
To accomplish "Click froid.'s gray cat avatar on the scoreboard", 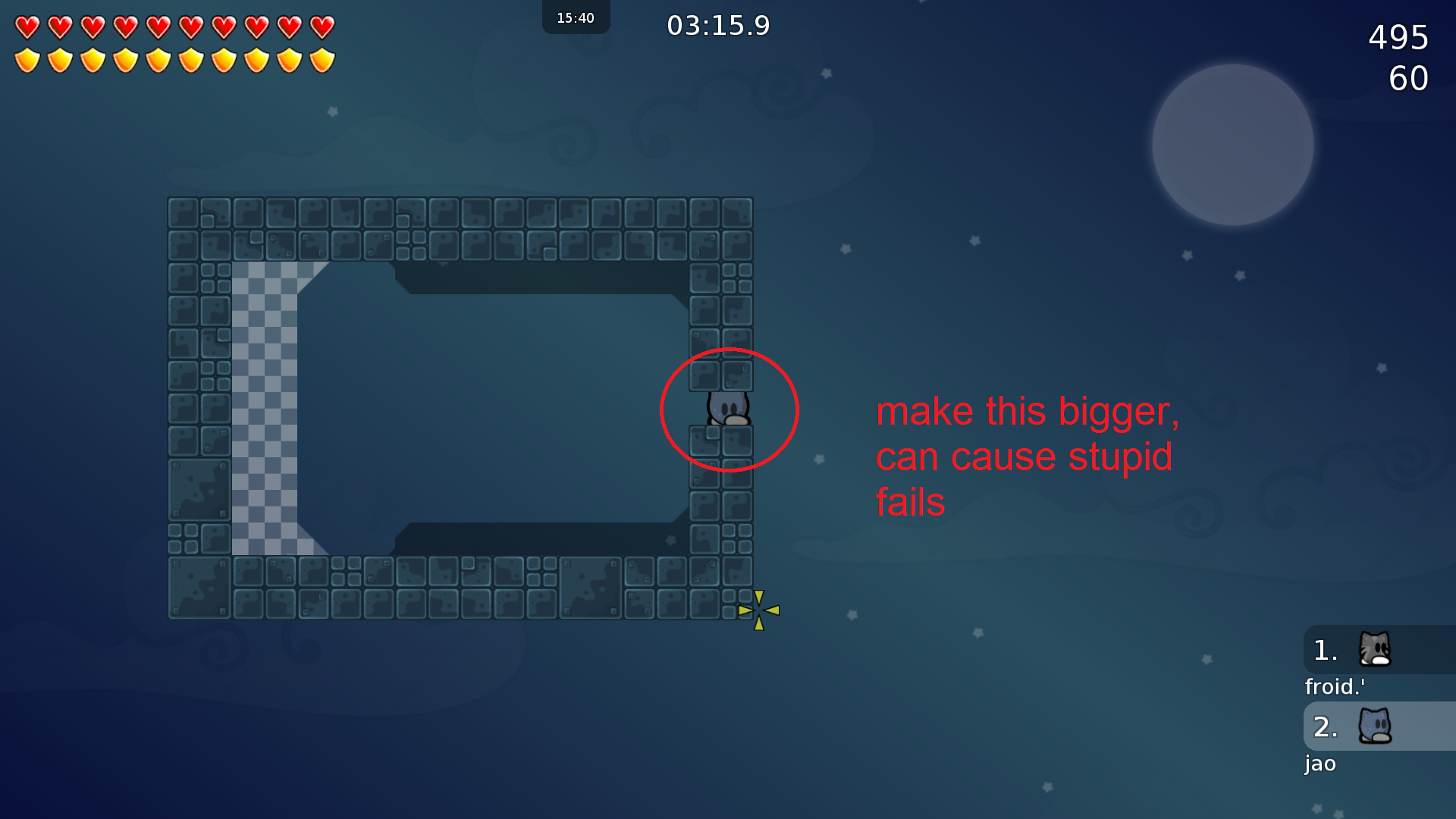I will point(1376,650).
